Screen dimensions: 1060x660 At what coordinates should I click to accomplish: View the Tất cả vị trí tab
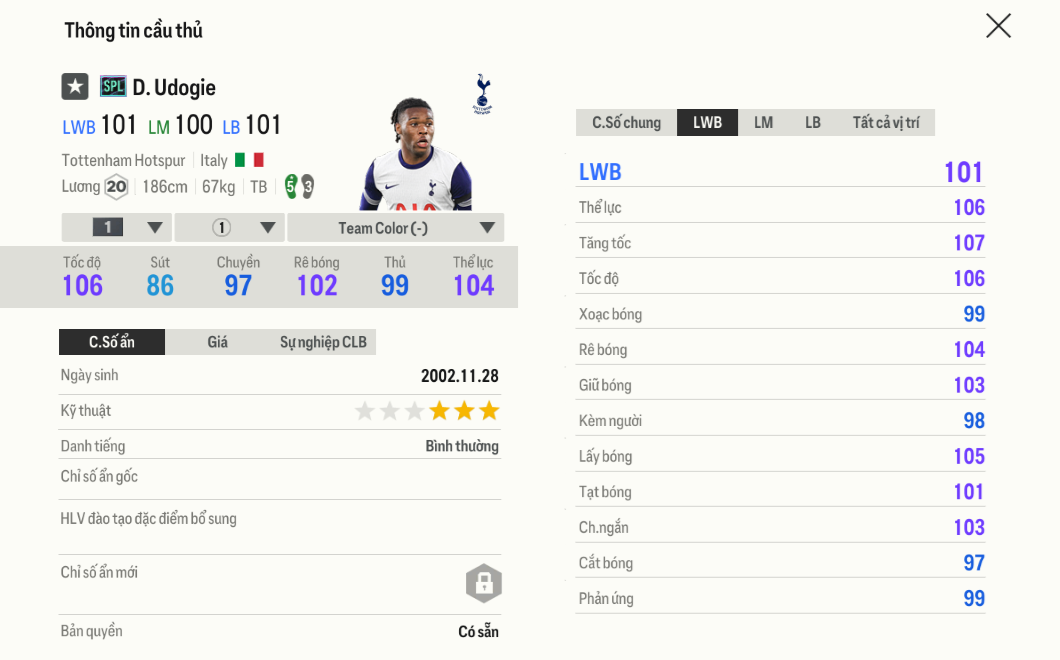886,123
